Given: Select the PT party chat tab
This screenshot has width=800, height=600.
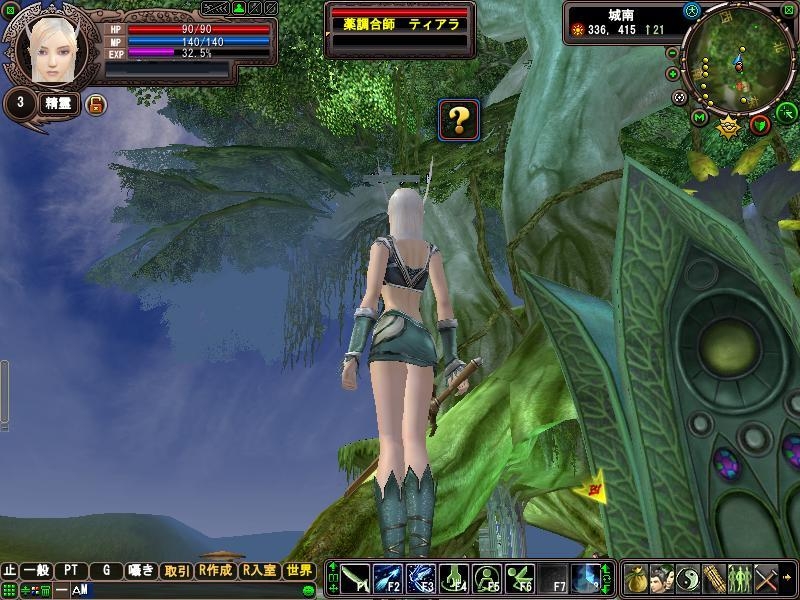Looking at the screenshot, I should coord(71,570).
